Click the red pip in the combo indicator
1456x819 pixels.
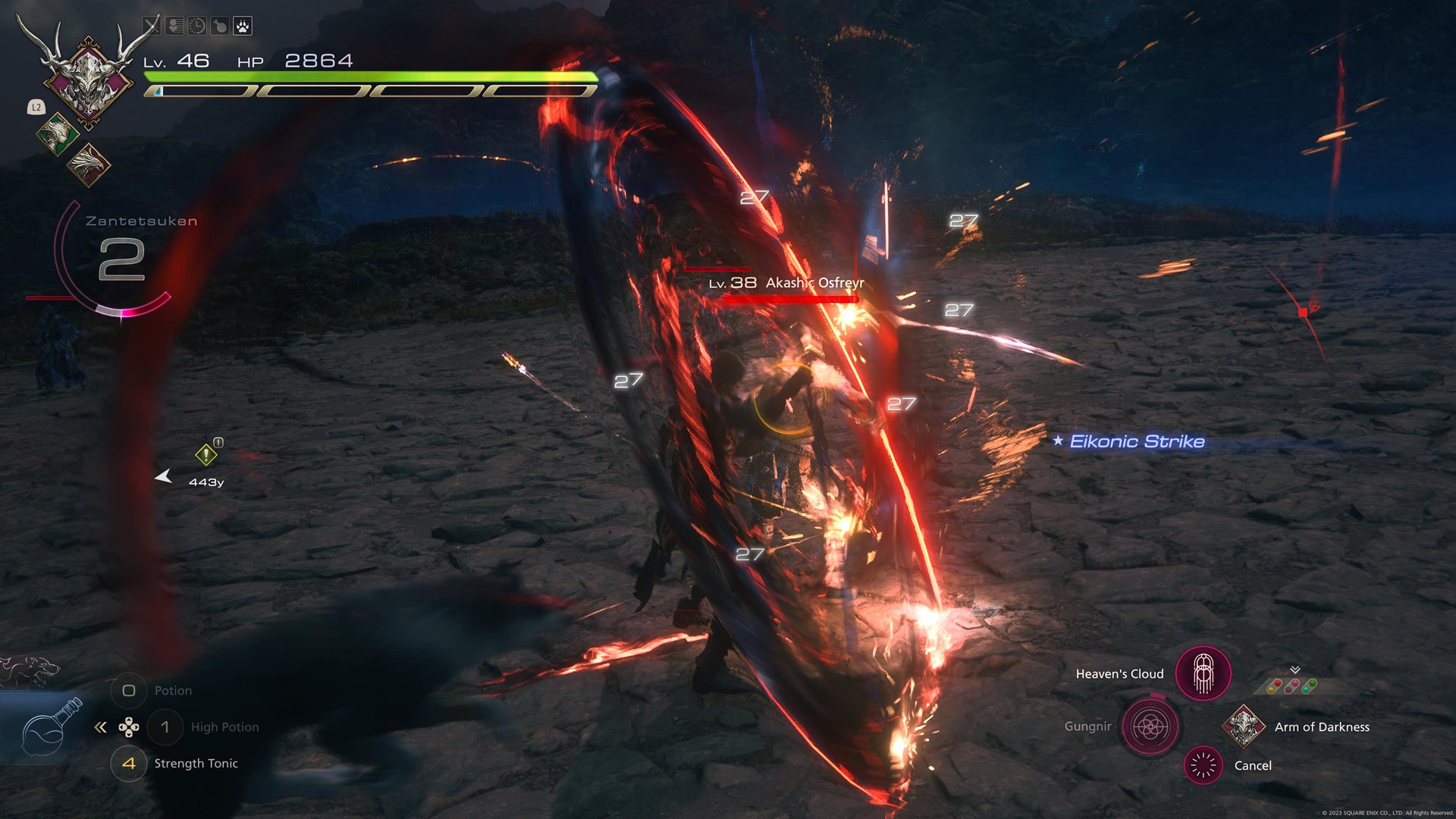[1278, 682]
